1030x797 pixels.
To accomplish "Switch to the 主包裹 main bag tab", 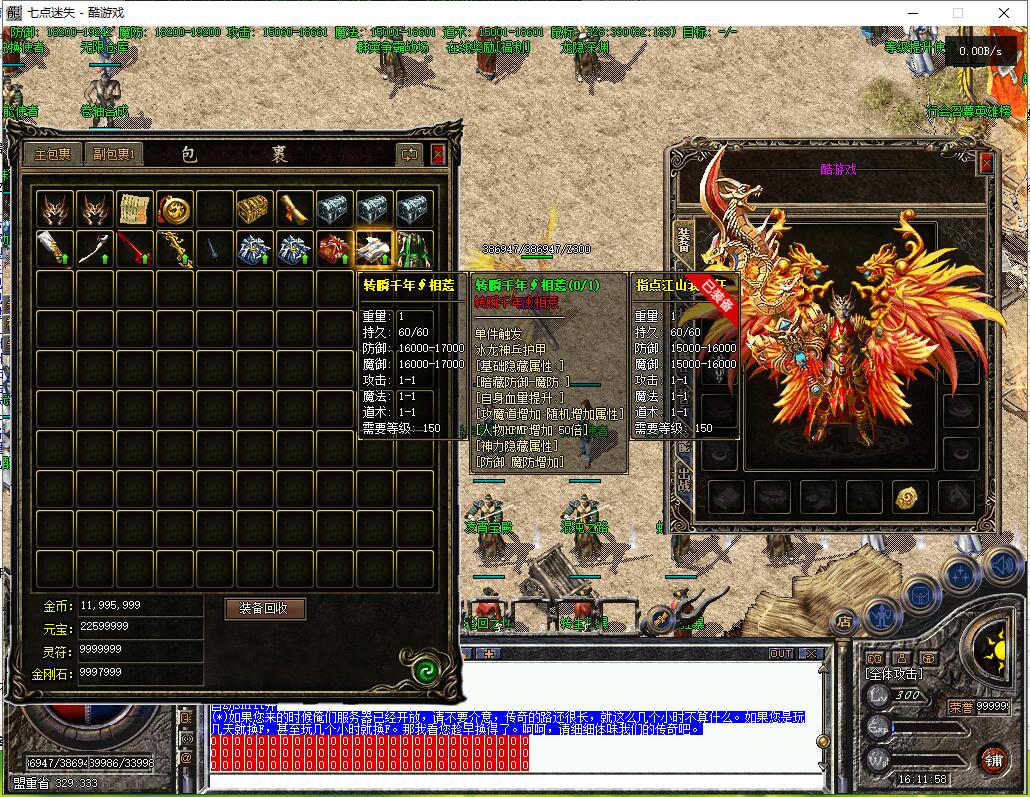I will pyautogui.click(x=53, y=154).
